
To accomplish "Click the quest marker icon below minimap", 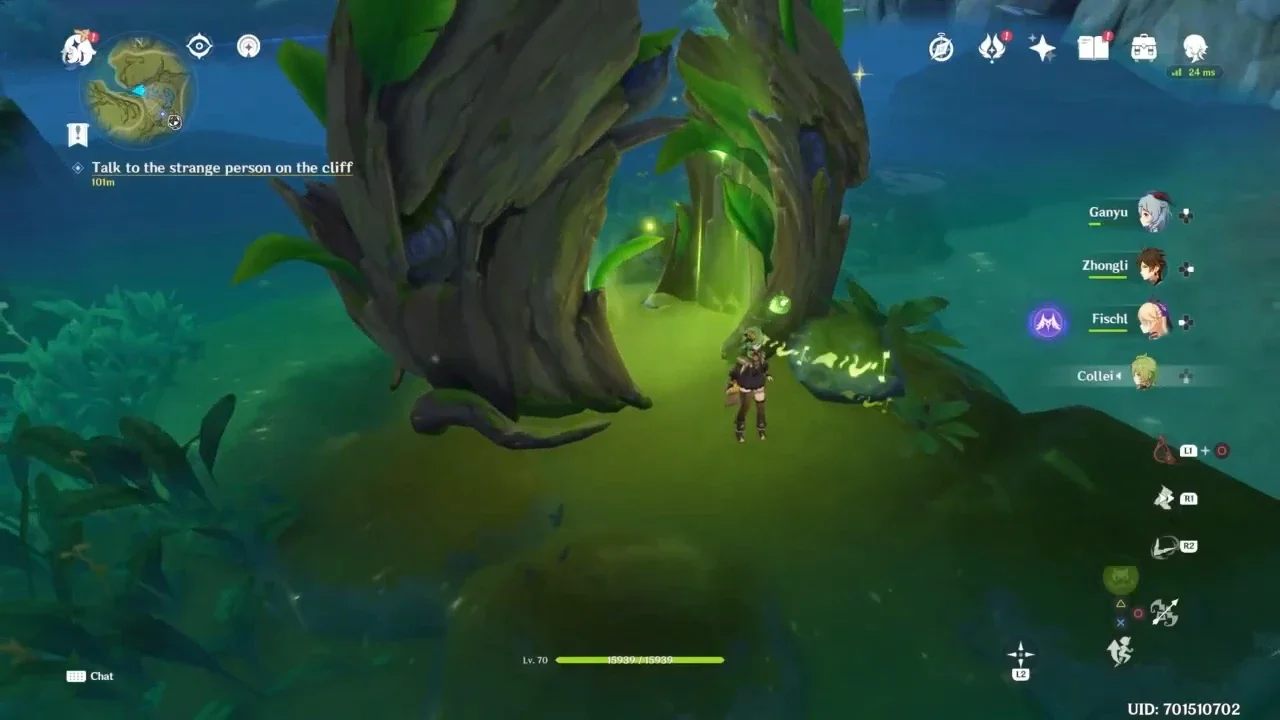I will click(x=77, y=134).
